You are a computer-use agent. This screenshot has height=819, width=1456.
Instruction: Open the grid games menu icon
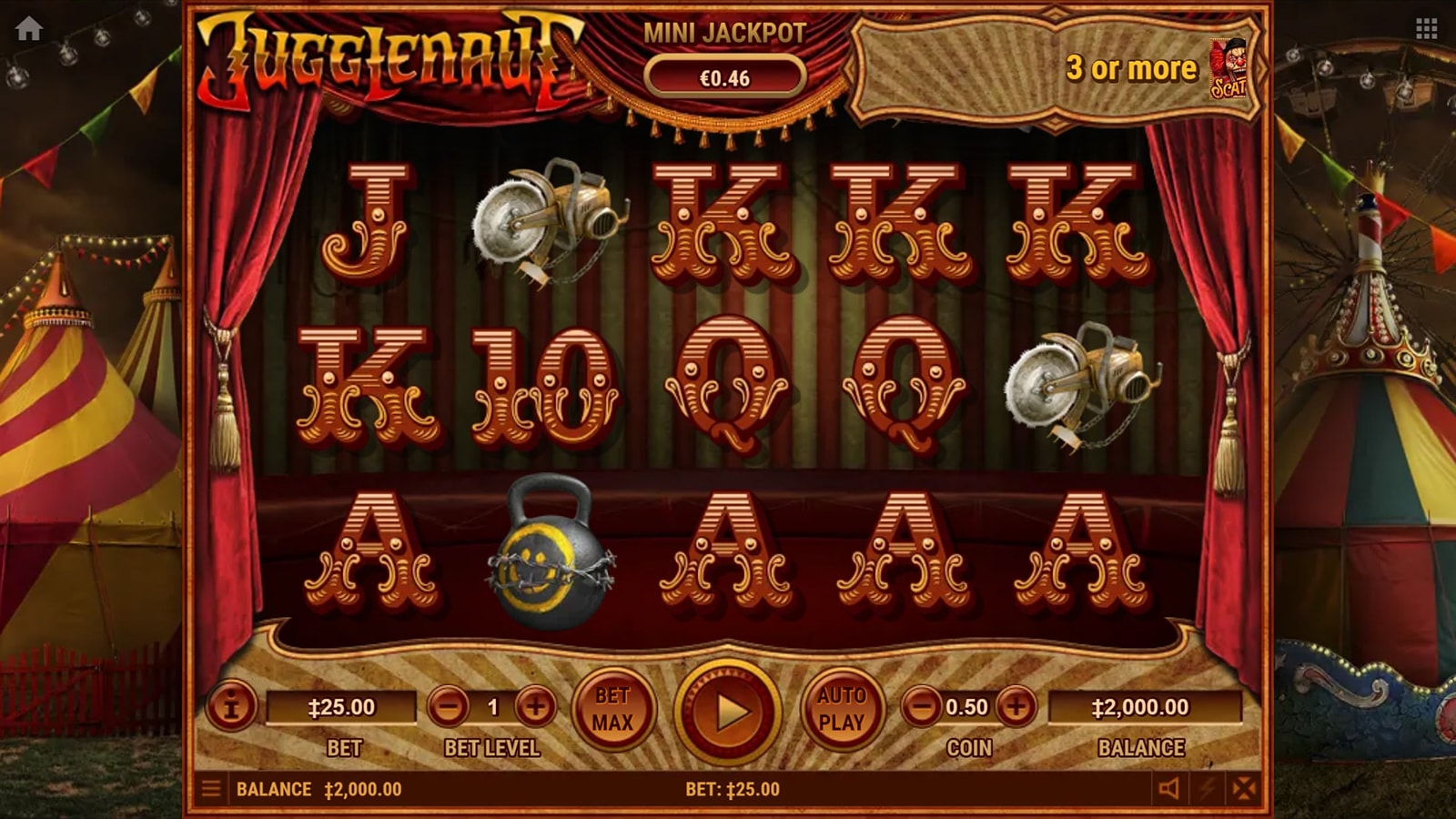point(1426,29)
